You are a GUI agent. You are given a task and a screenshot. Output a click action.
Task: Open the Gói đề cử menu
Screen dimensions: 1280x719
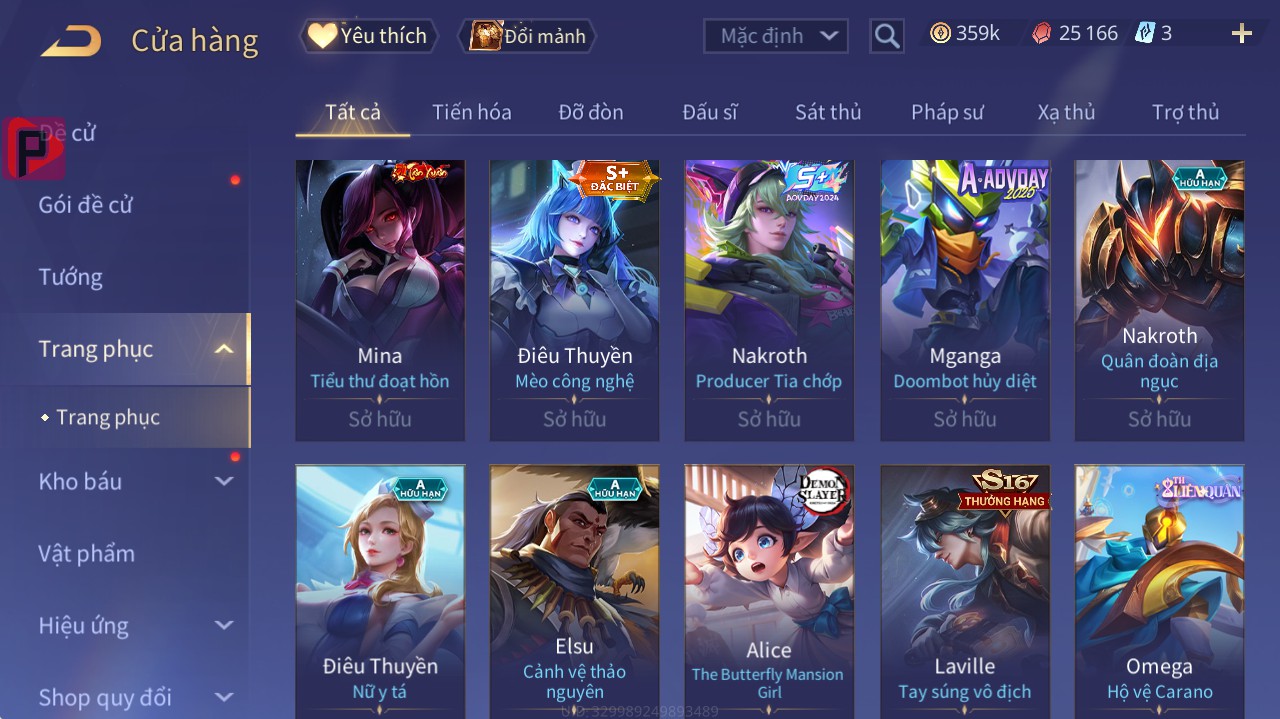point(86,205)
